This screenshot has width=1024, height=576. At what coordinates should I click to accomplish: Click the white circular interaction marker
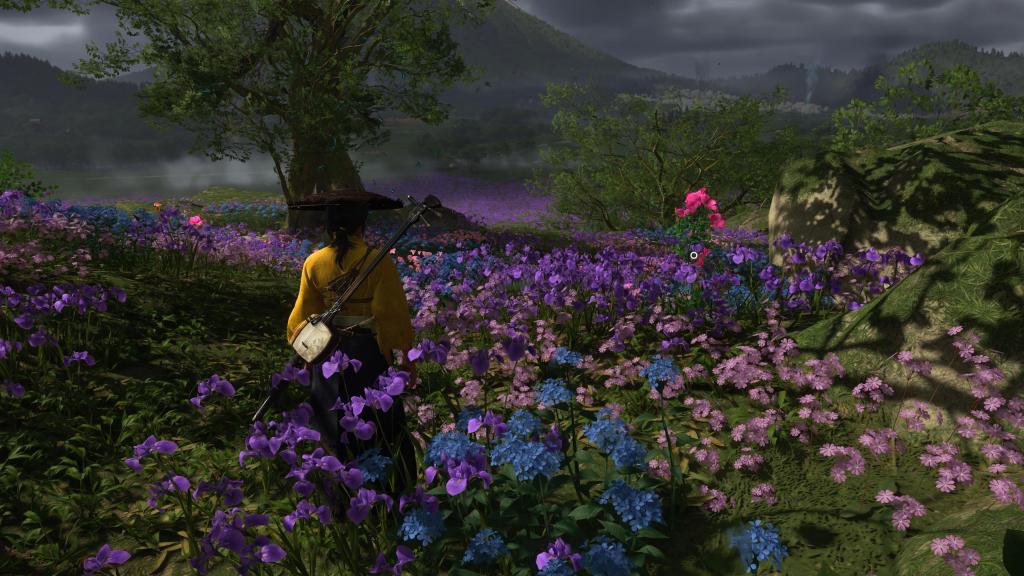click(694, 256)
